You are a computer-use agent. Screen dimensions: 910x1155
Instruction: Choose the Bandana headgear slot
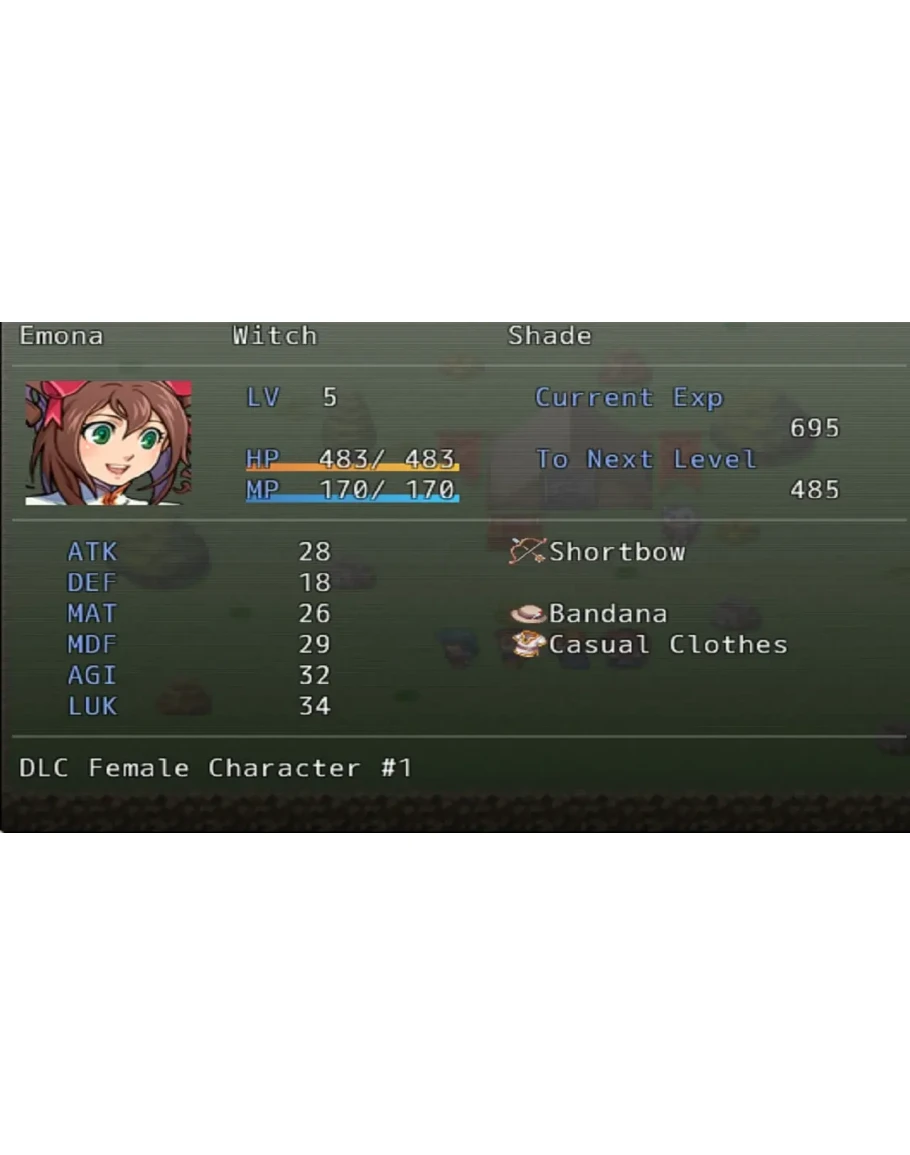pos(590,613)
